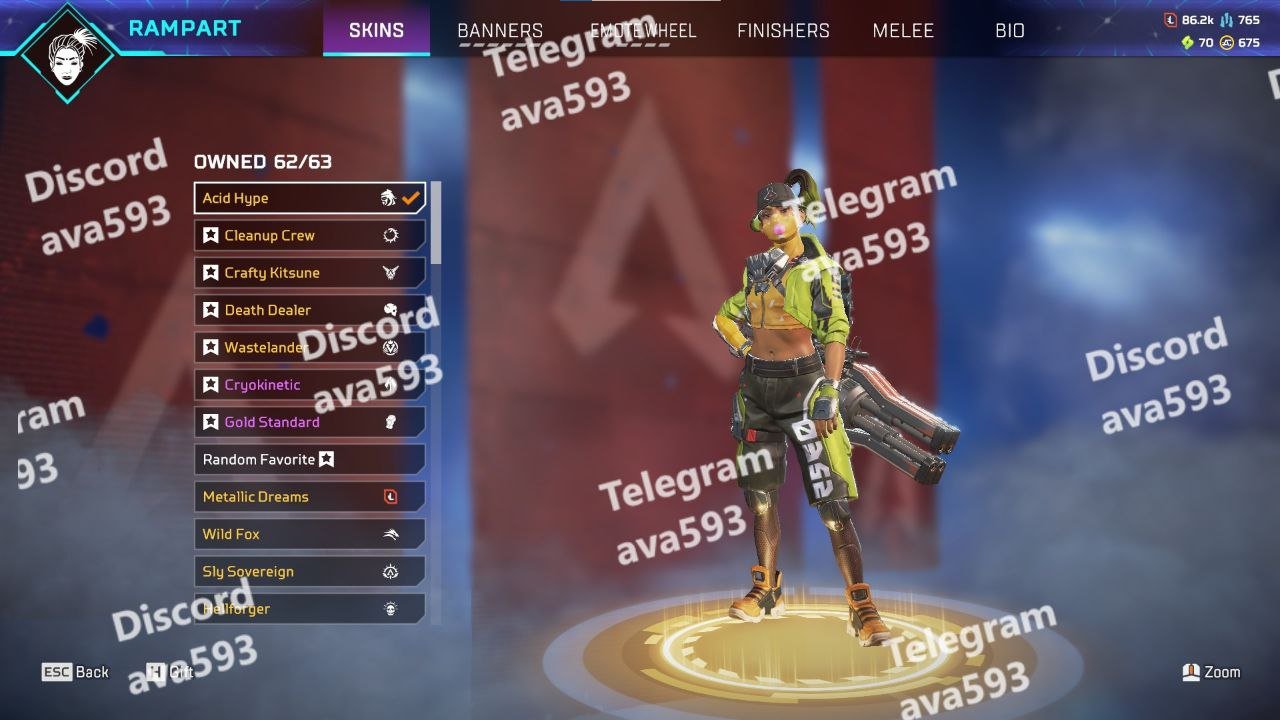Pick the Hellforger skin
This screenshot has height=720, width=1280.
point(309,608)
